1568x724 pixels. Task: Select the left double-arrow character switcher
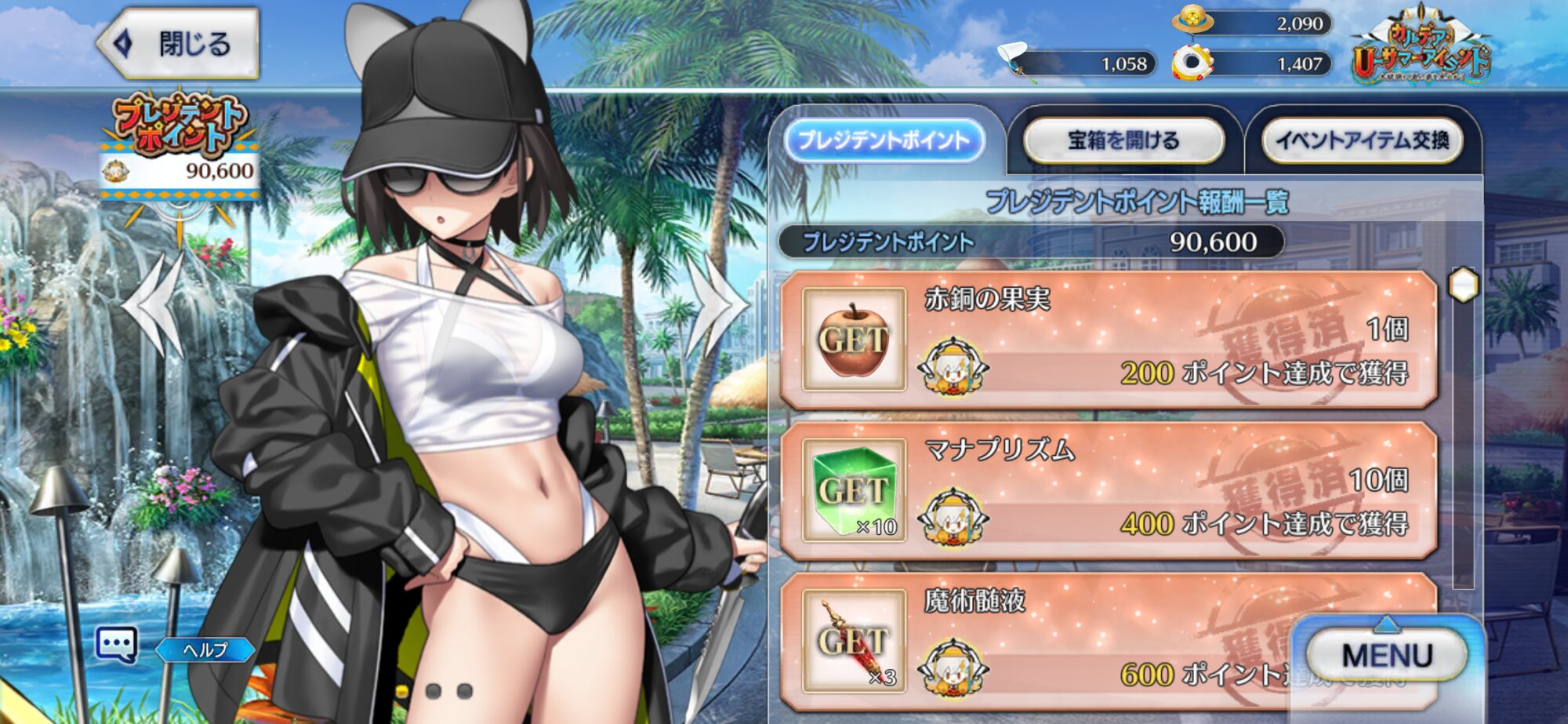[157, 304]
